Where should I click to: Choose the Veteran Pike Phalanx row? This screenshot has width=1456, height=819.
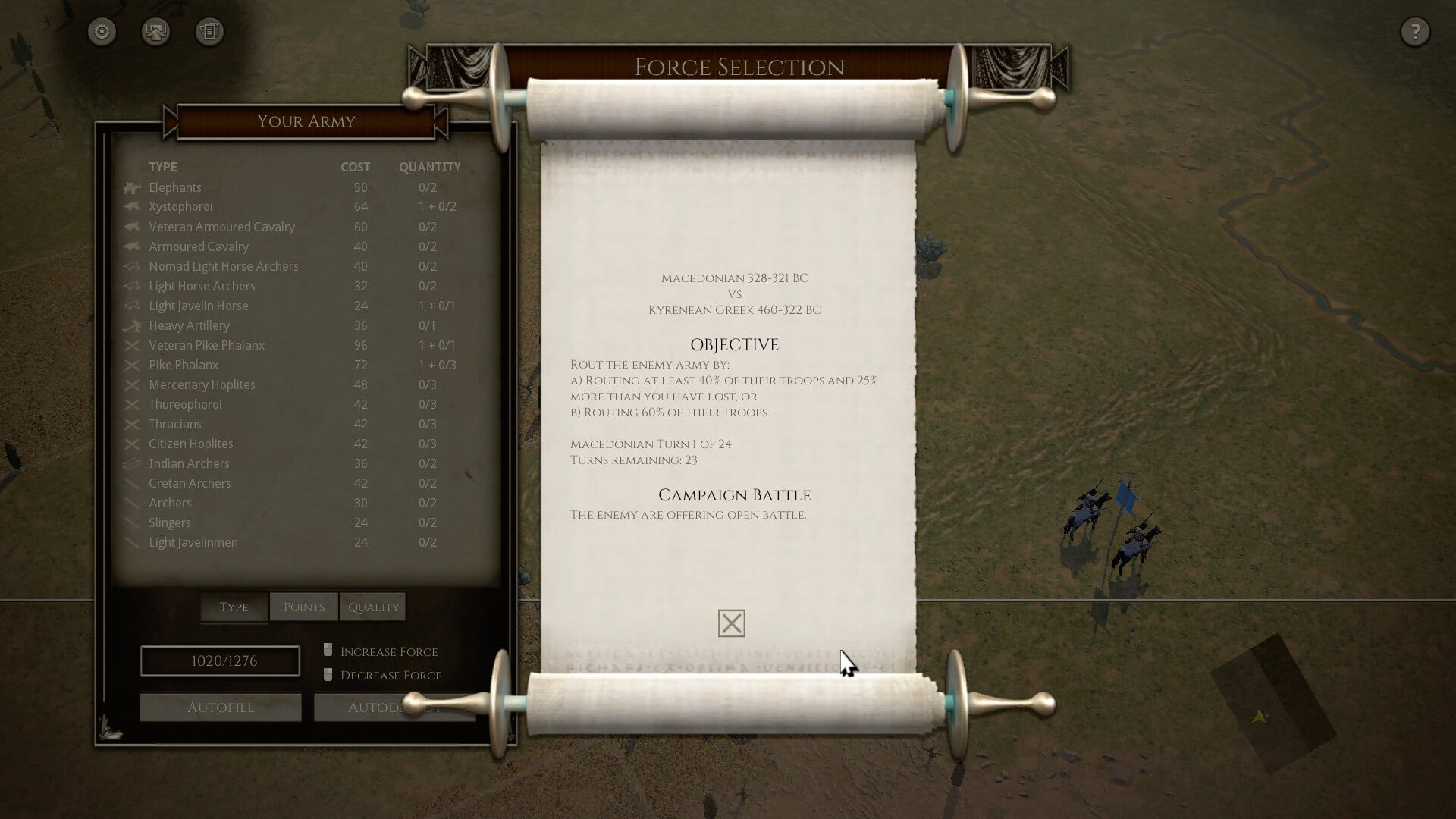pos(206,345)
